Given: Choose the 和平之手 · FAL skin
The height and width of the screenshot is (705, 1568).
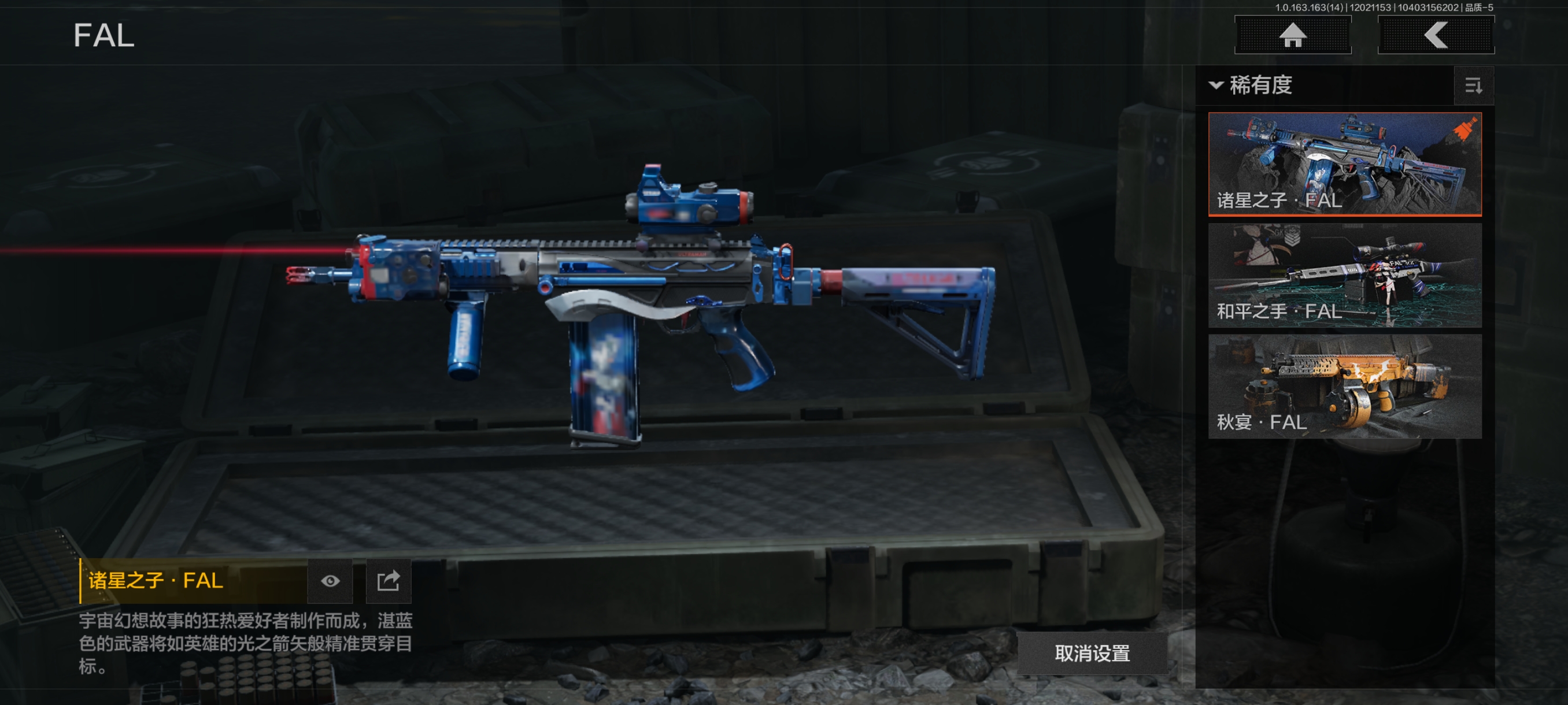Looking at the screenshot, I should coord(1344,275).
